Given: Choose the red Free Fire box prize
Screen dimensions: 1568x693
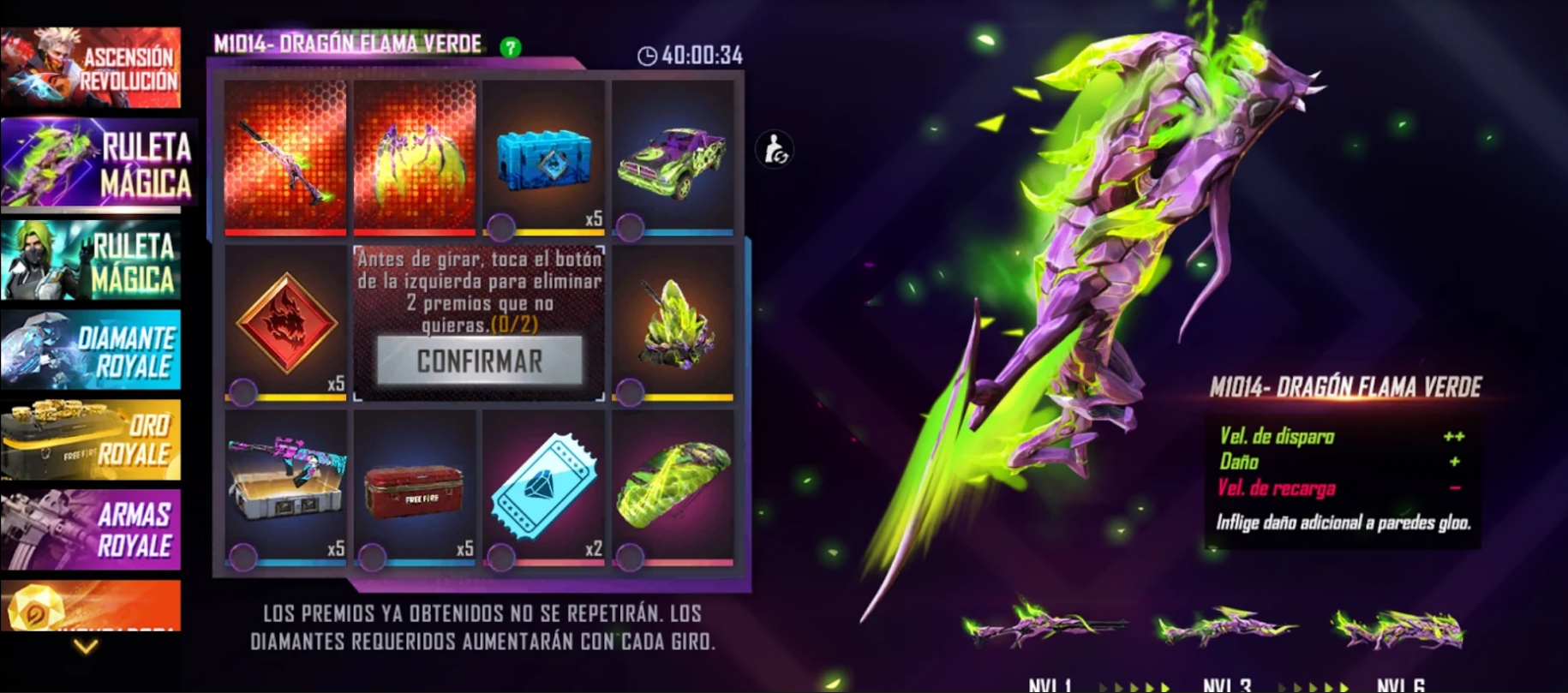Looking at the screenshot, I should [x=415, y=487].
